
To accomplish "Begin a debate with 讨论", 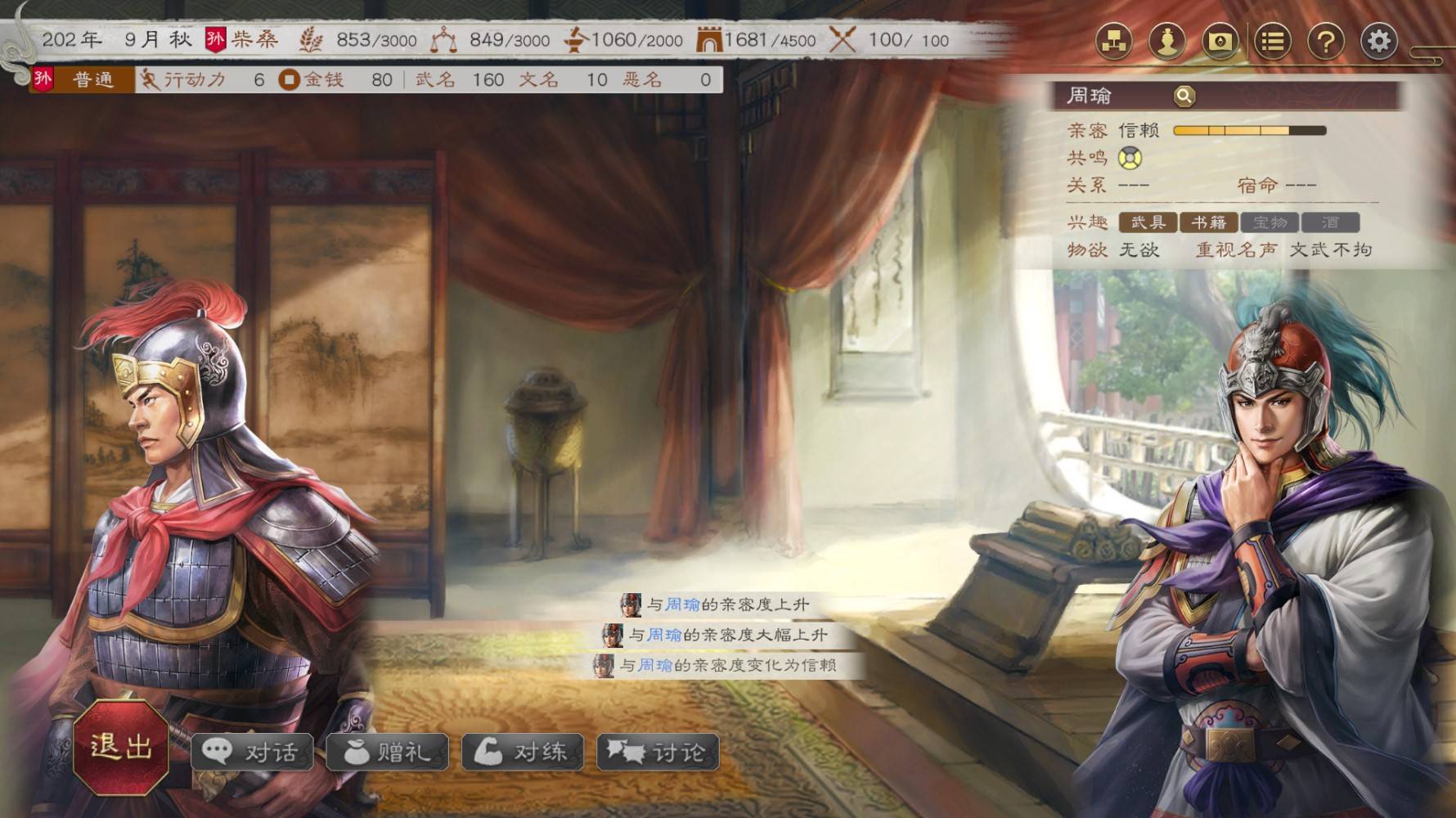I will (x=658, y=752).
